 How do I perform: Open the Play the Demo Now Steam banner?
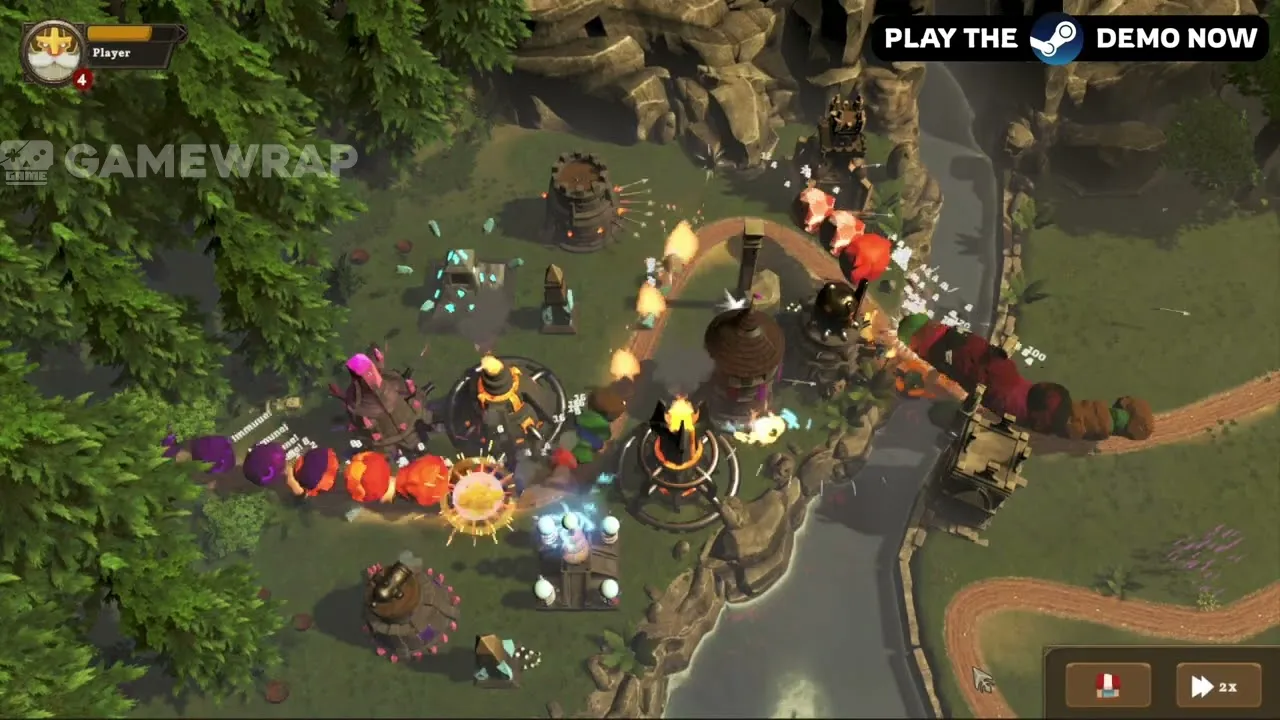[x=1069, y=39]
